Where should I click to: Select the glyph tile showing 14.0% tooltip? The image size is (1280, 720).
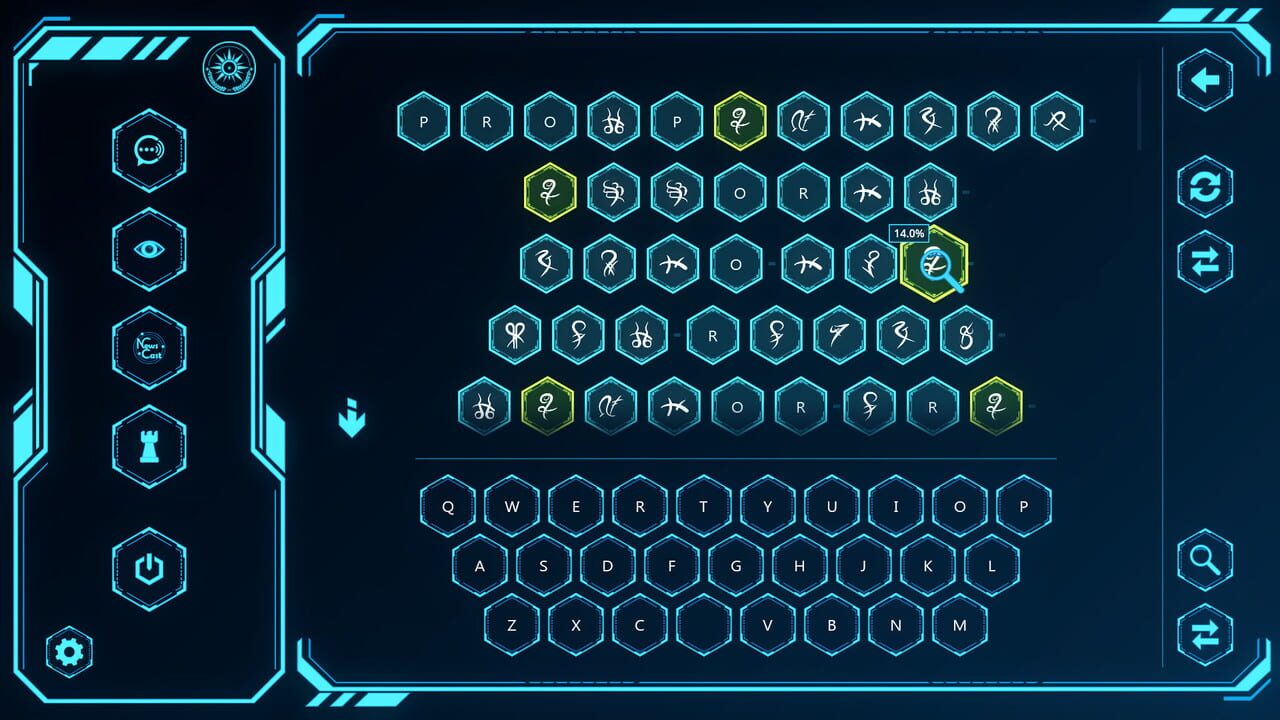coord(933,263)
